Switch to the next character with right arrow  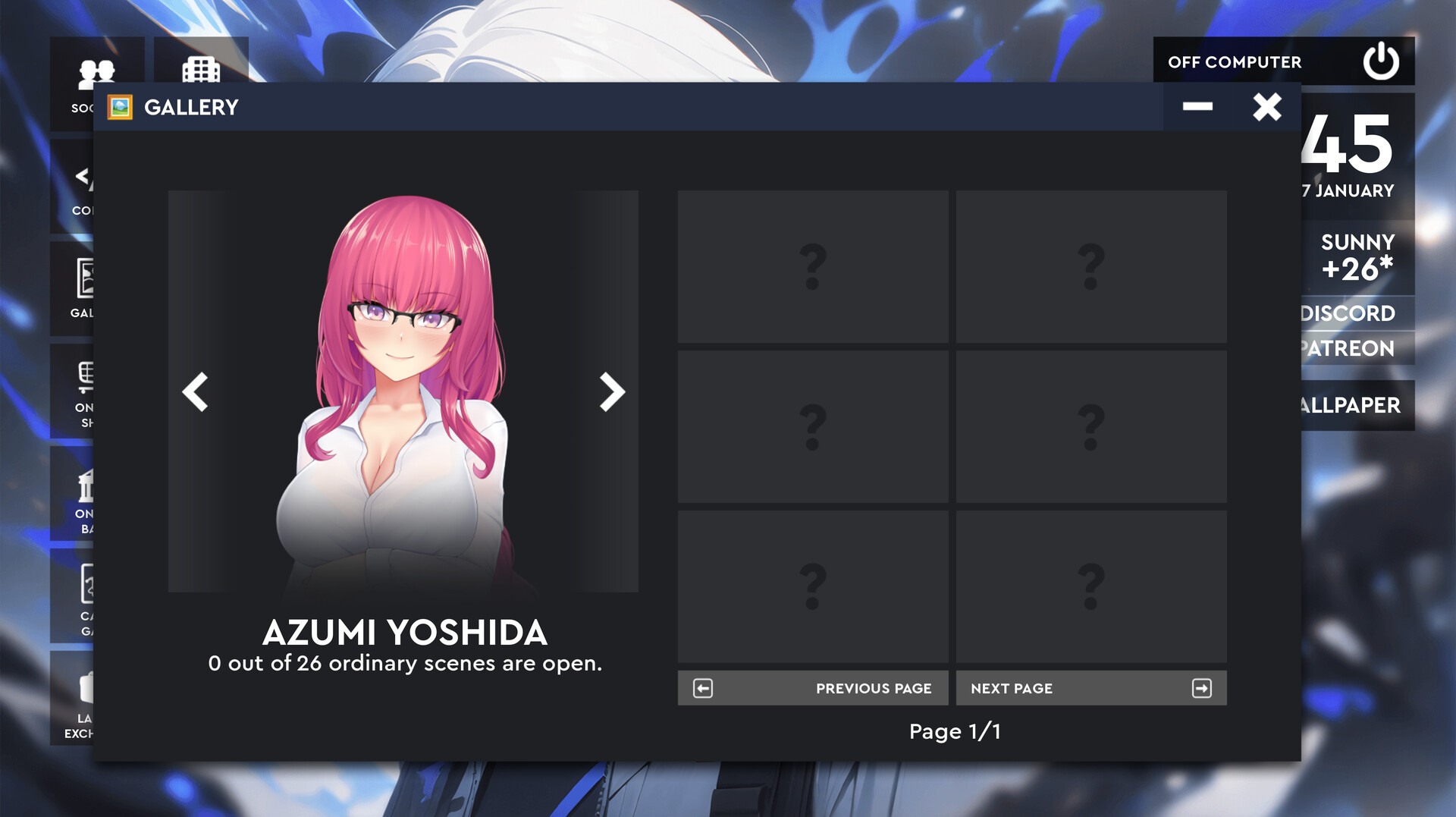[x=610, y=391]
